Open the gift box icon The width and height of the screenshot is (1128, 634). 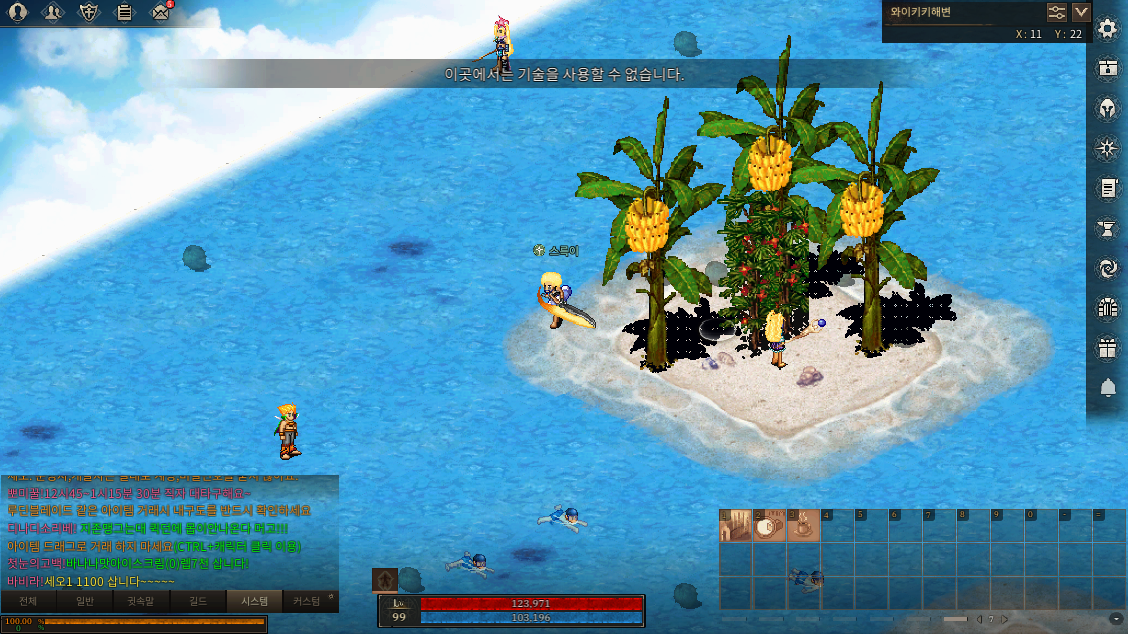click(x=1107, y=348)
